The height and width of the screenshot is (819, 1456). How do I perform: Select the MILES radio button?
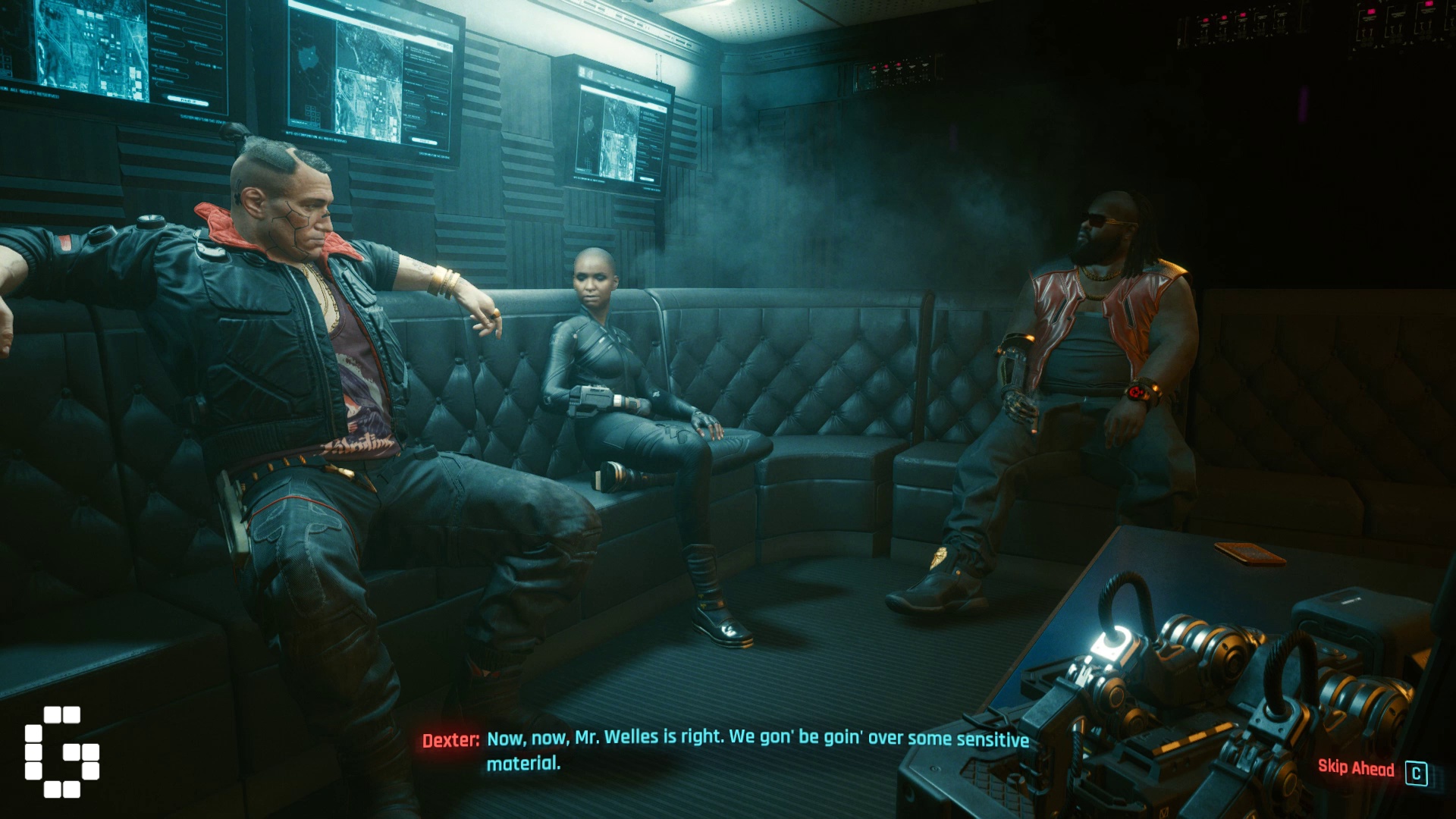click(x=199, y=63)
